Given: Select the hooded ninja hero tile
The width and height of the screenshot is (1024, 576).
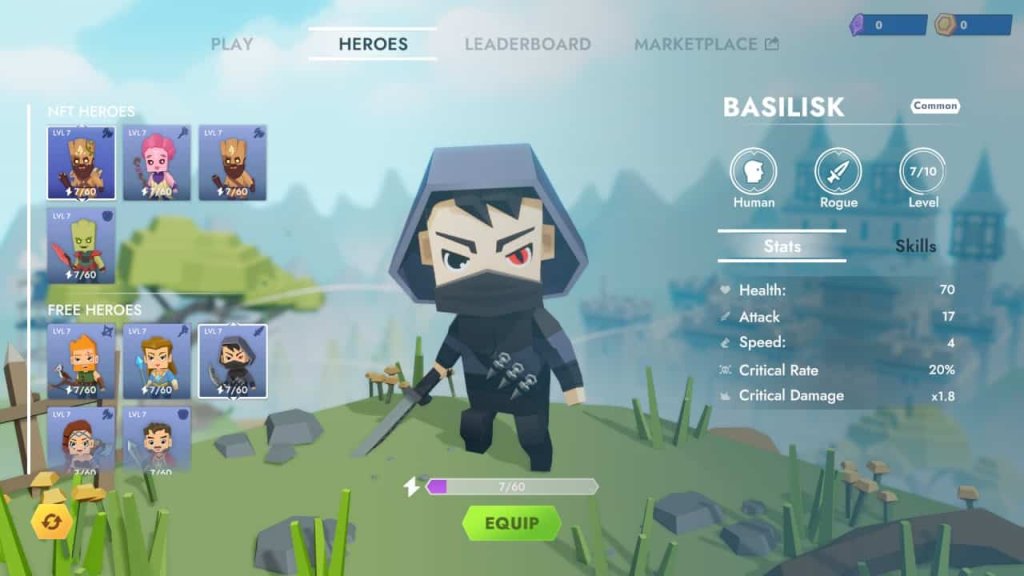Looking at the screenshot, I should tap(232, 360).
